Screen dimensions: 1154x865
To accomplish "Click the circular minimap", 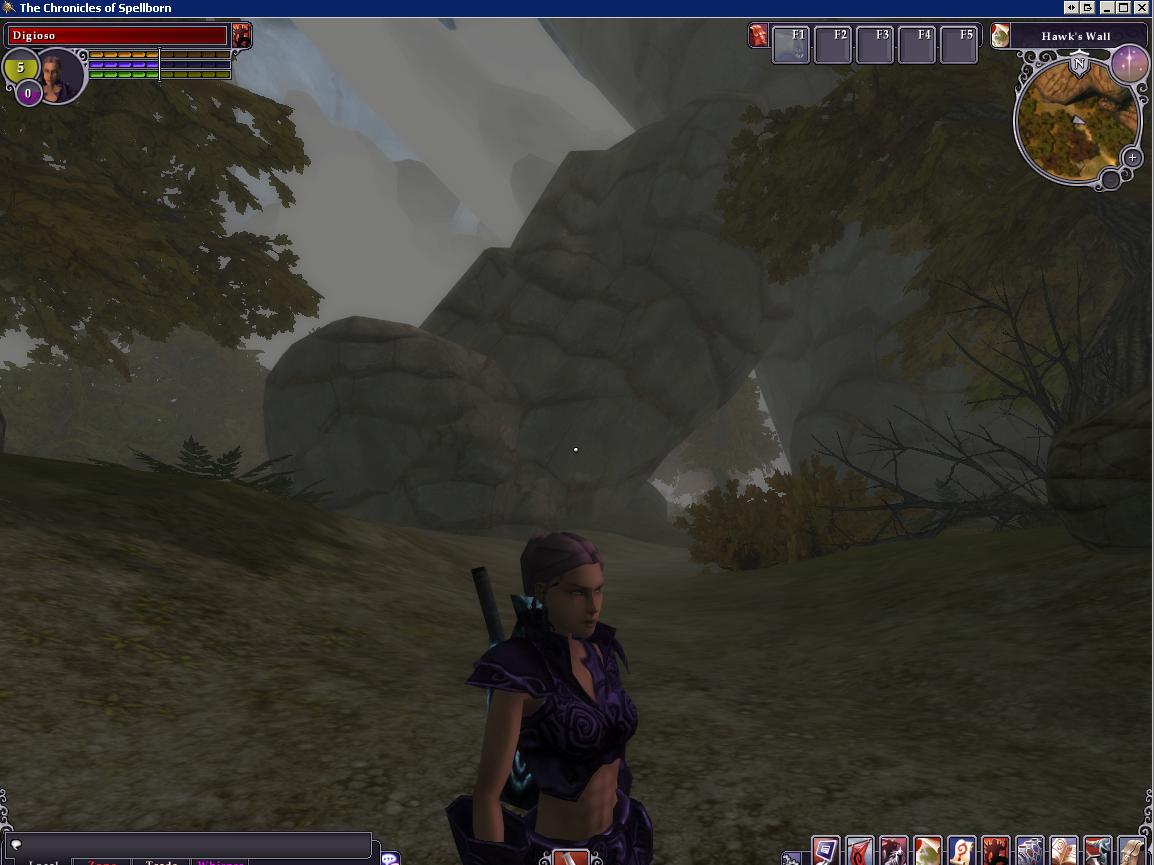I will (x=1076, y=121).
